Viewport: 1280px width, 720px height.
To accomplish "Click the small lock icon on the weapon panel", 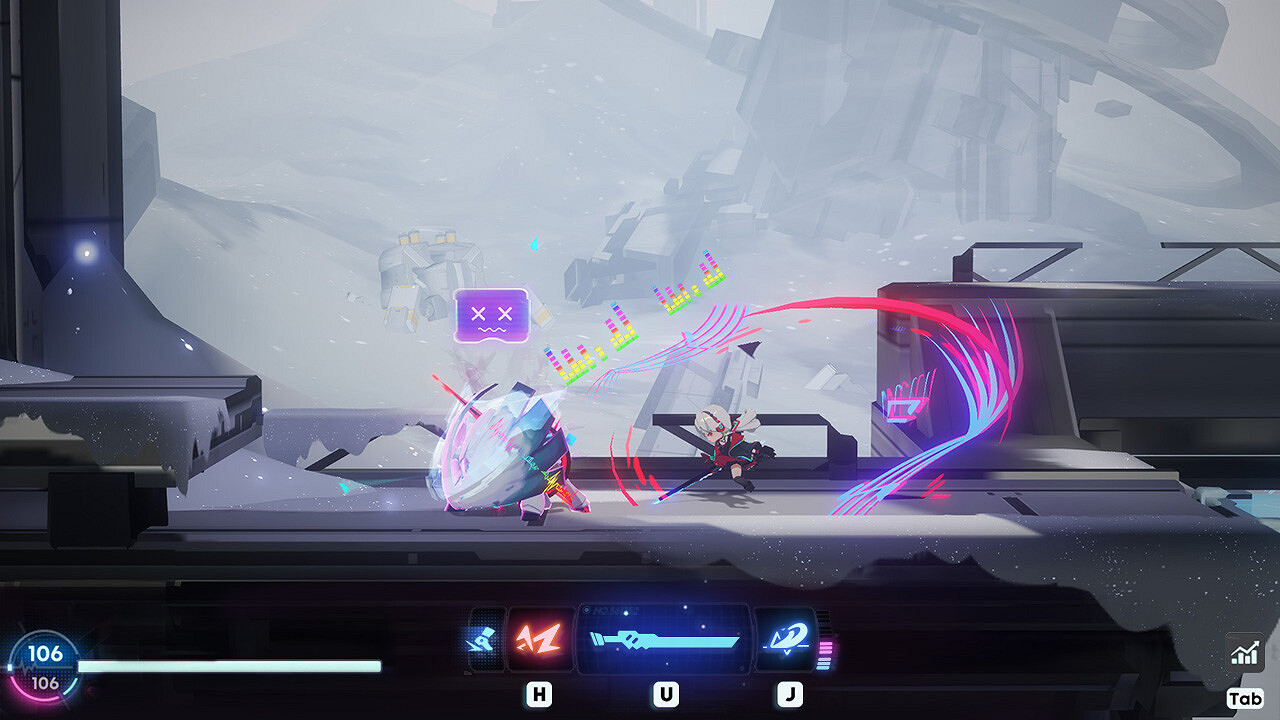I will [585, 609].
